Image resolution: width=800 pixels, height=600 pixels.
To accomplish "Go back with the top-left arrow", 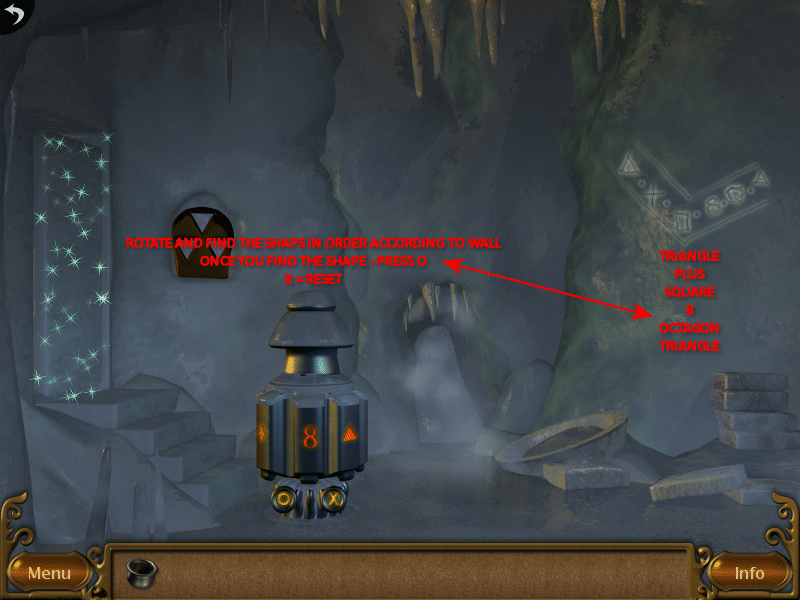I will (x=14, y=13).
